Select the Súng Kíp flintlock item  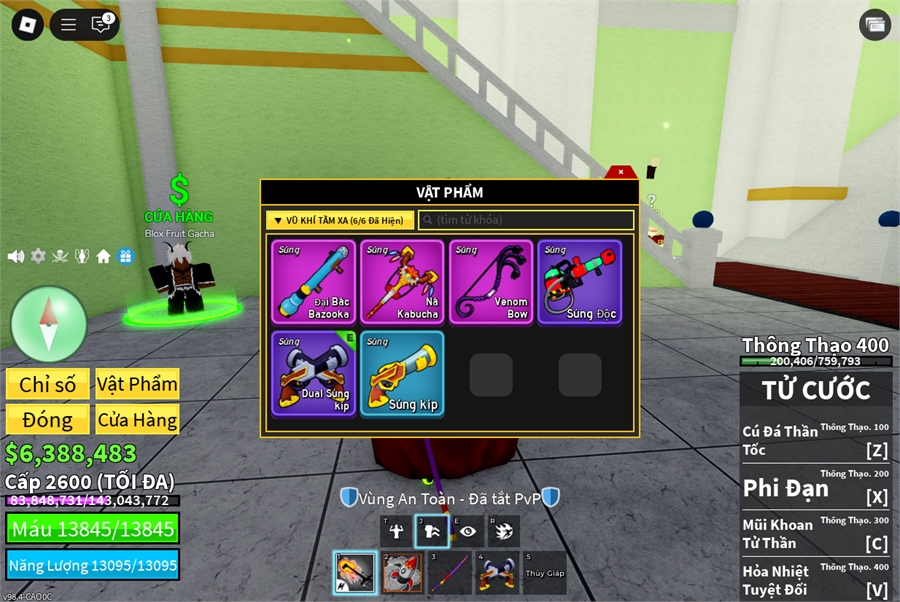coord(401,374)
